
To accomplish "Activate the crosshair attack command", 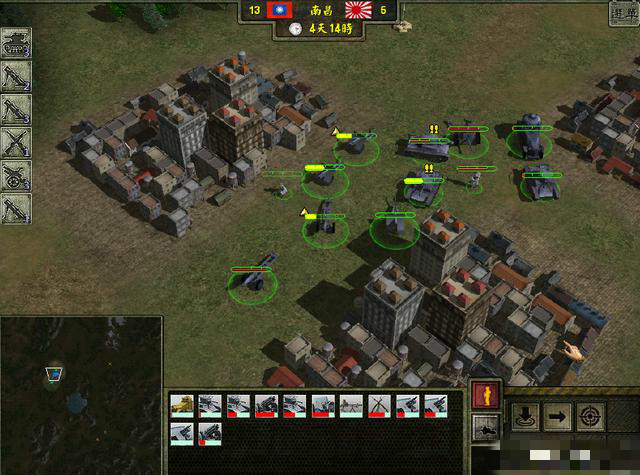I will pyautogui.click(x=592, y=417).
